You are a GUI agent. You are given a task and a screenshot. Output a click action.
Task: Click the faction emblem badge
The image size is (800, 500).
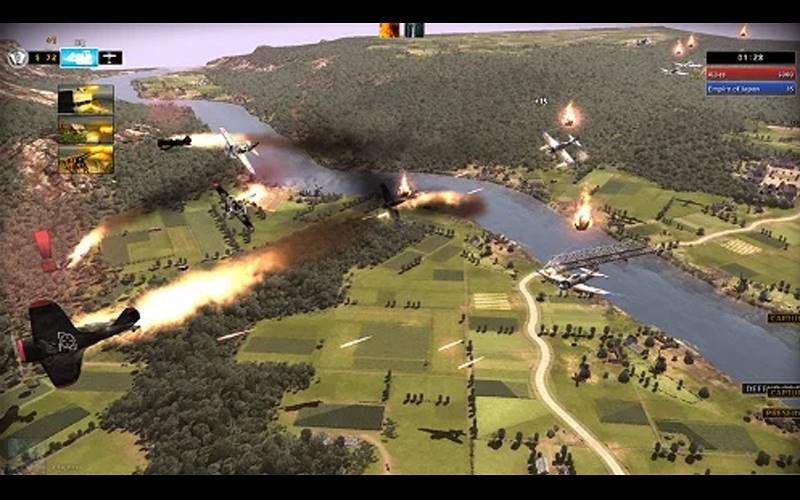pos(16,57)
